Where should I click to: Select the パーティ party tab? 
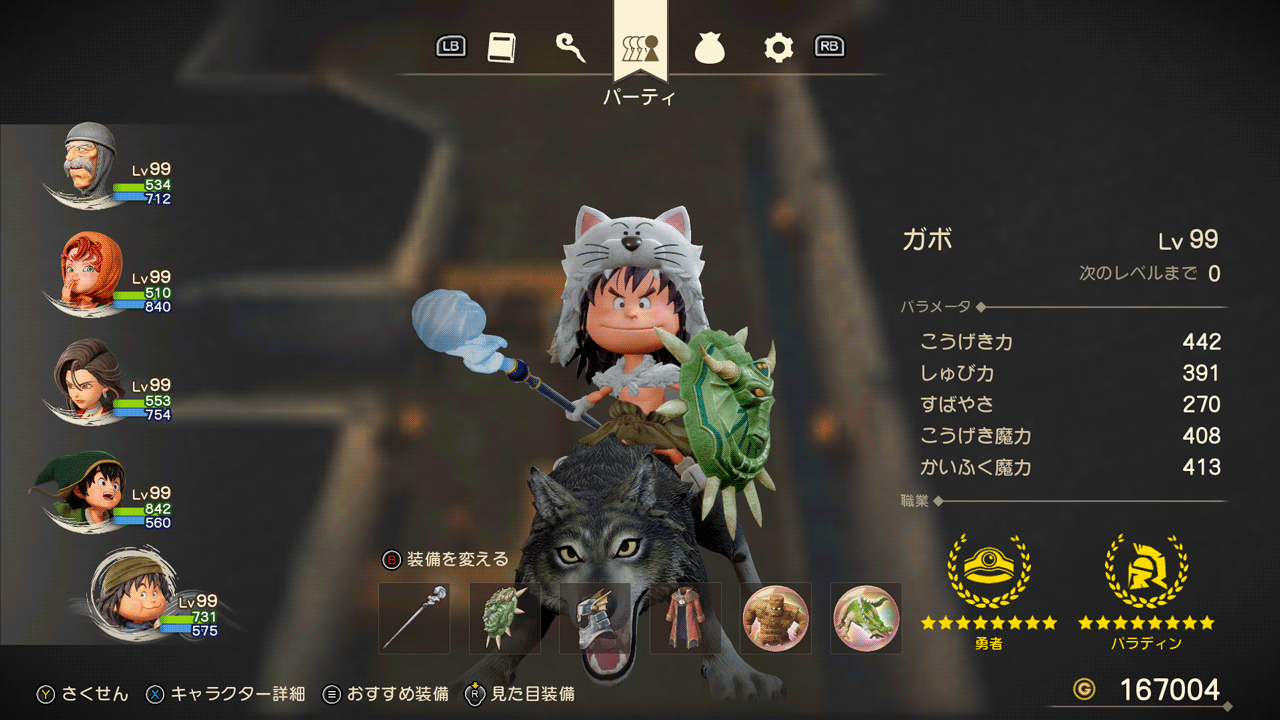point(640,48)
